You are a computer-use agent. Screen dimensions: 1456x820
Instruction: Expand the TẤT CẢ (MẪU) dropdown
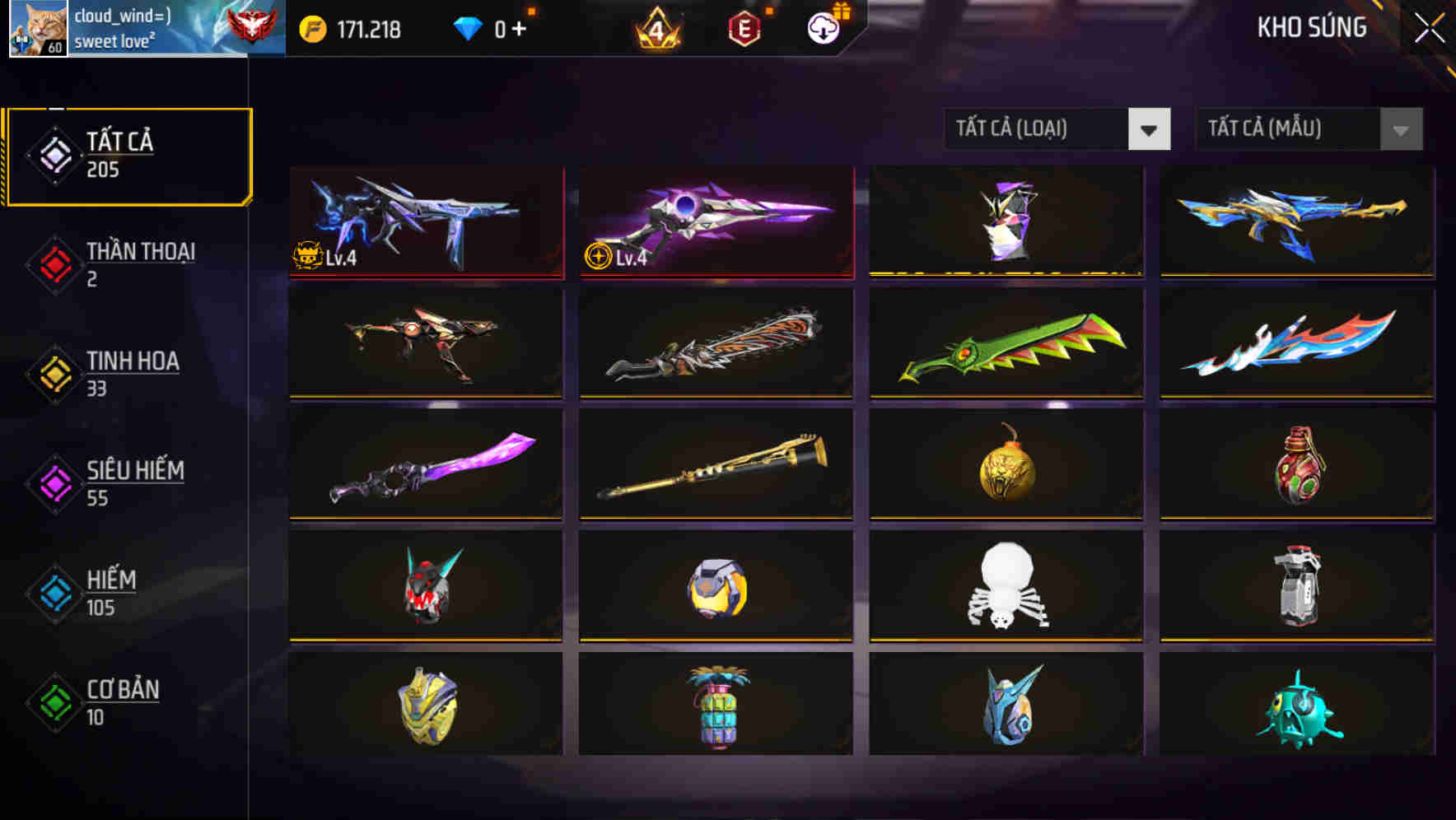[1293, 129]
